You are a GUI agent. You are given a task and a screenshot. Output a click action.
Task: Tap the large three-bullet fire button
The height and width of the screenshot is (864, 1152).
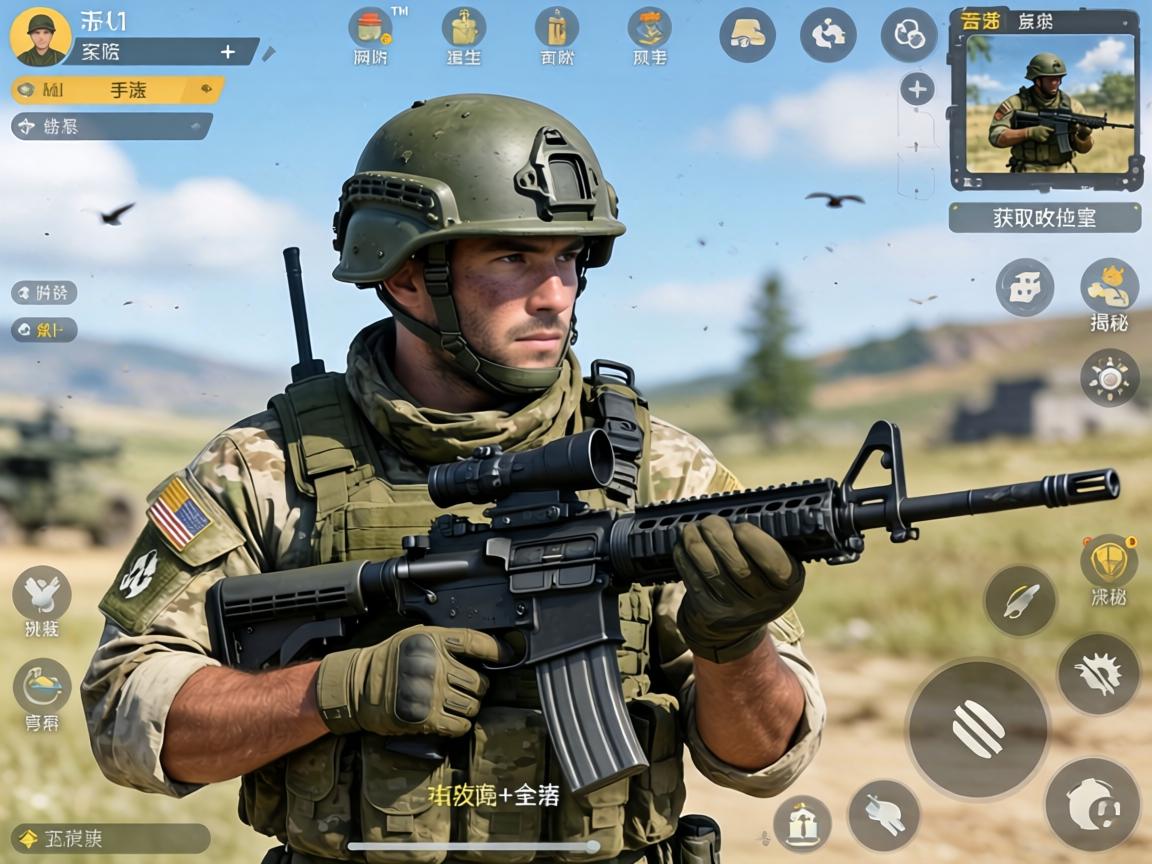pyautogui.click(x=977, y=728)
